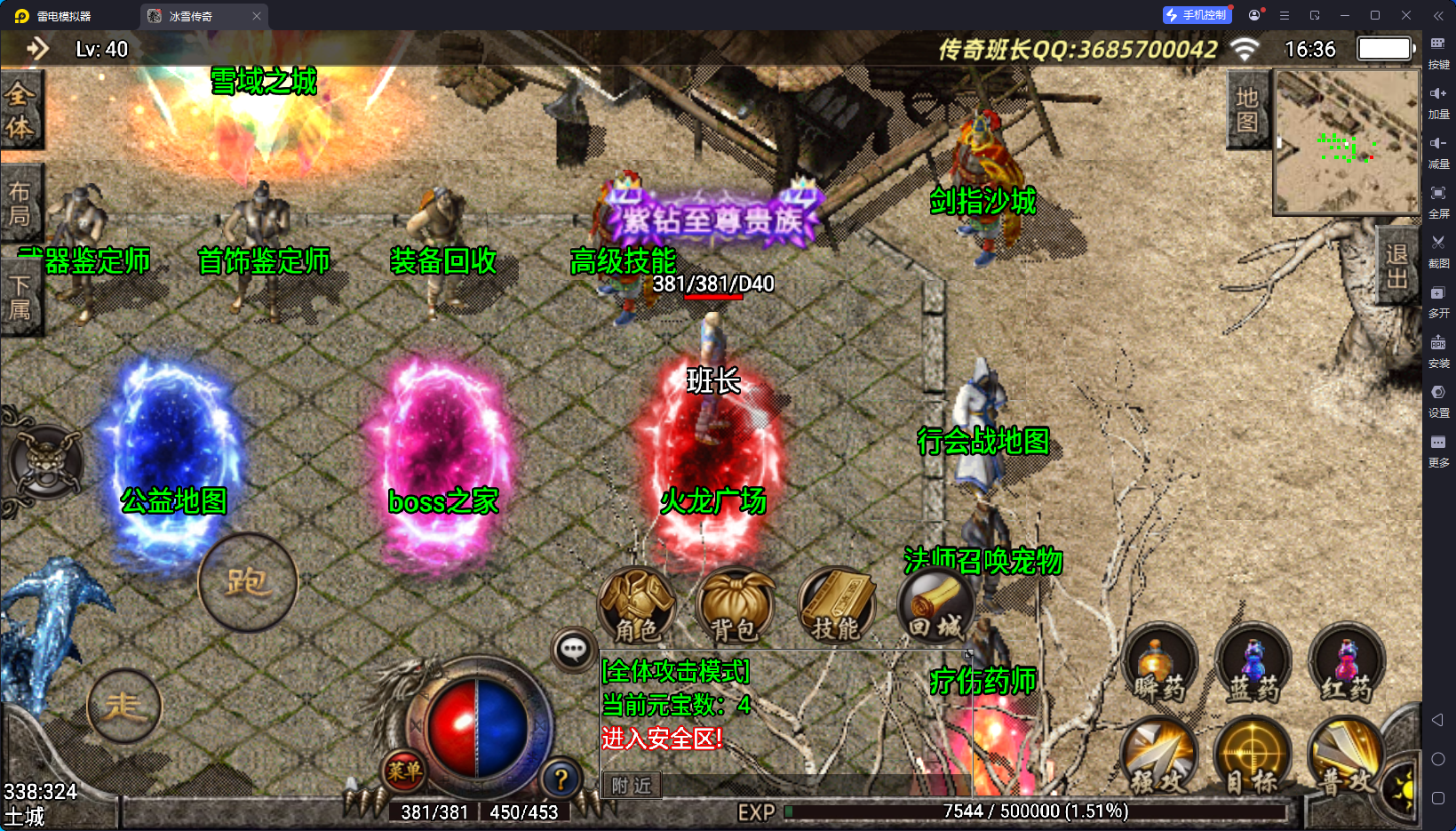Open the chat speech bubble
The width and height of the screenshot is (1456, 831).
pos(573,650)
